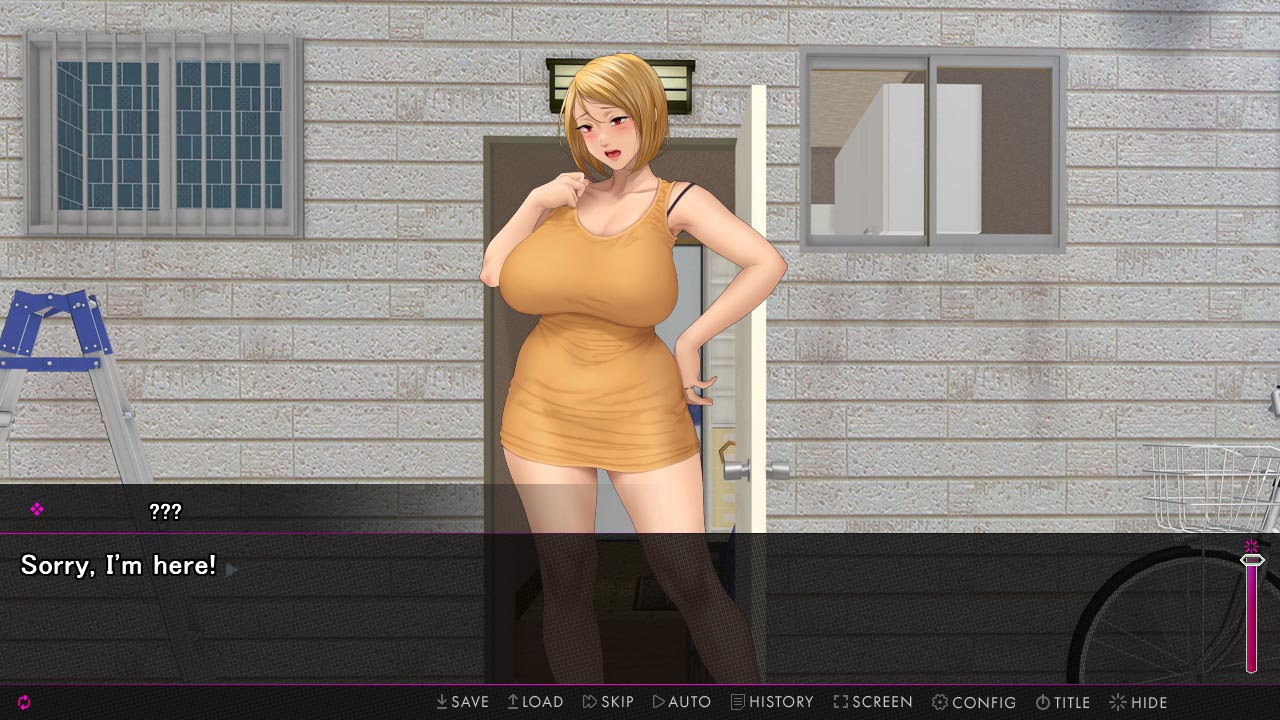Open the dialogue History log
This screenshot has height=720, width=1280.
pos(772,702)
